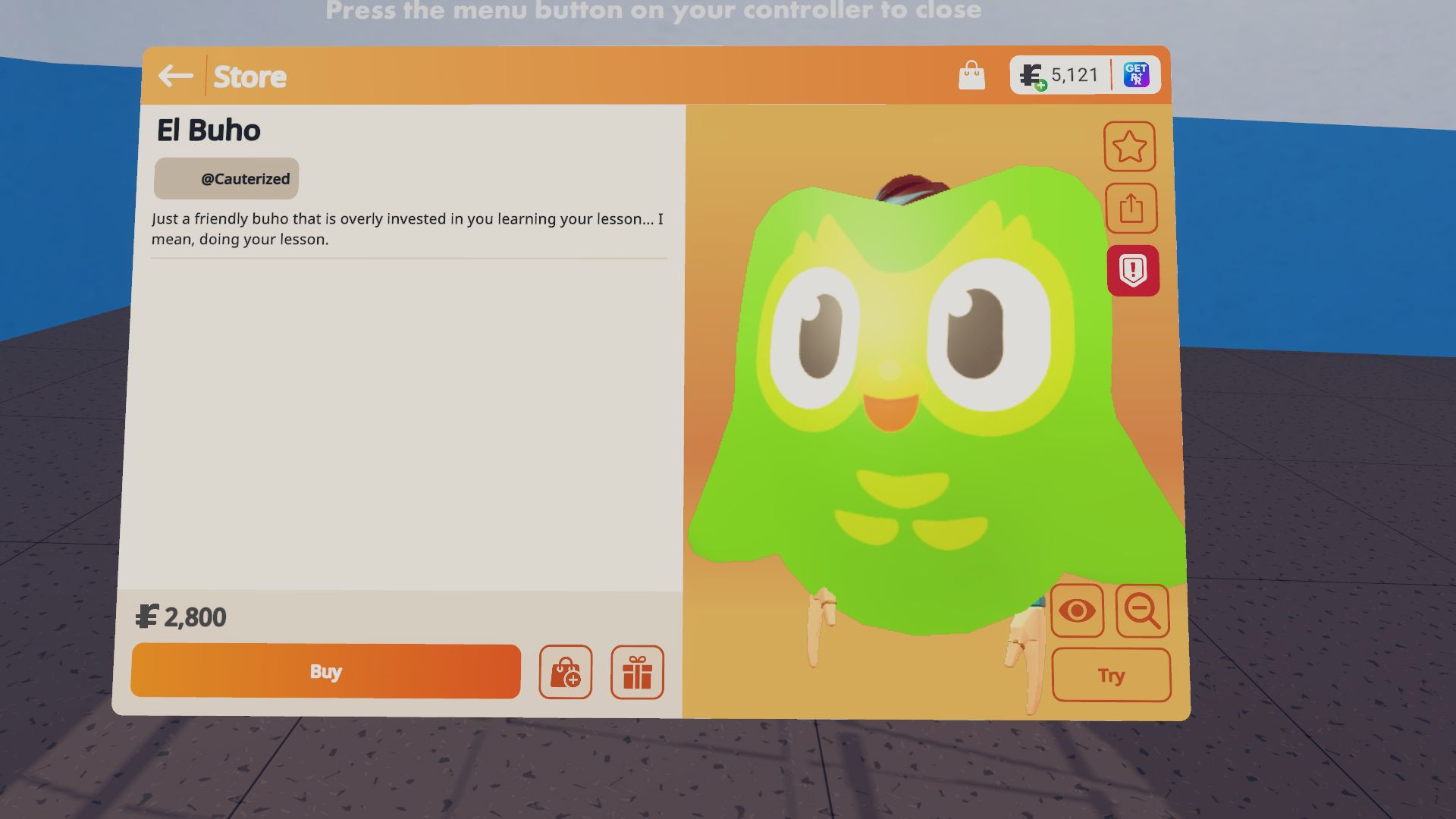This screenshot has height=819, width=1456.
Task: Toggle favorite status for this item
Action: tap(1129, 146)
